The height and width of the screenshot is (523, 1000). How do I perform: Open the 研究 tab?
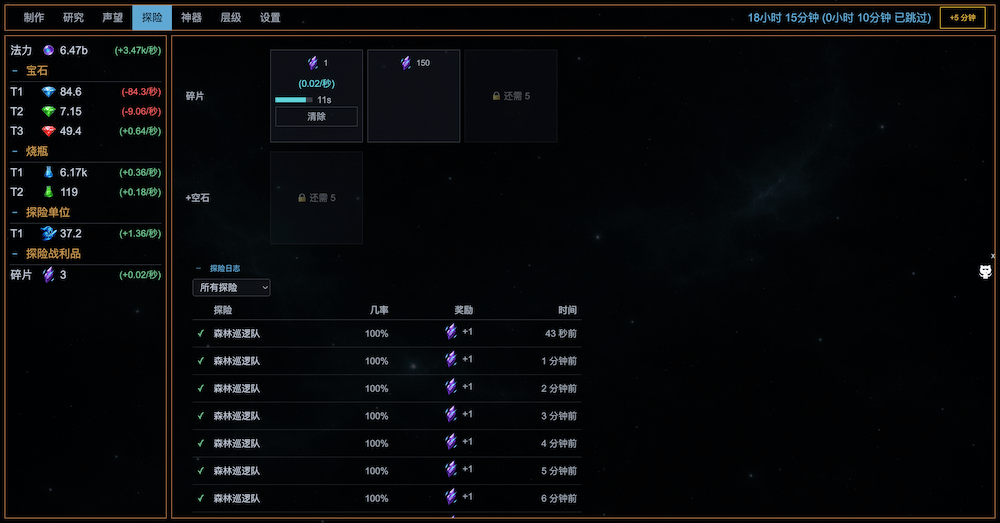(73, 18)
